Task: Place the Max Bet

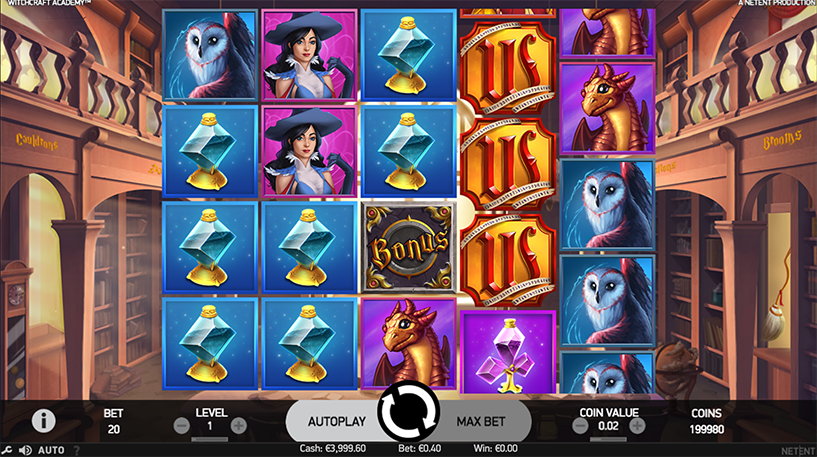Action: click(x=480, y=422)
